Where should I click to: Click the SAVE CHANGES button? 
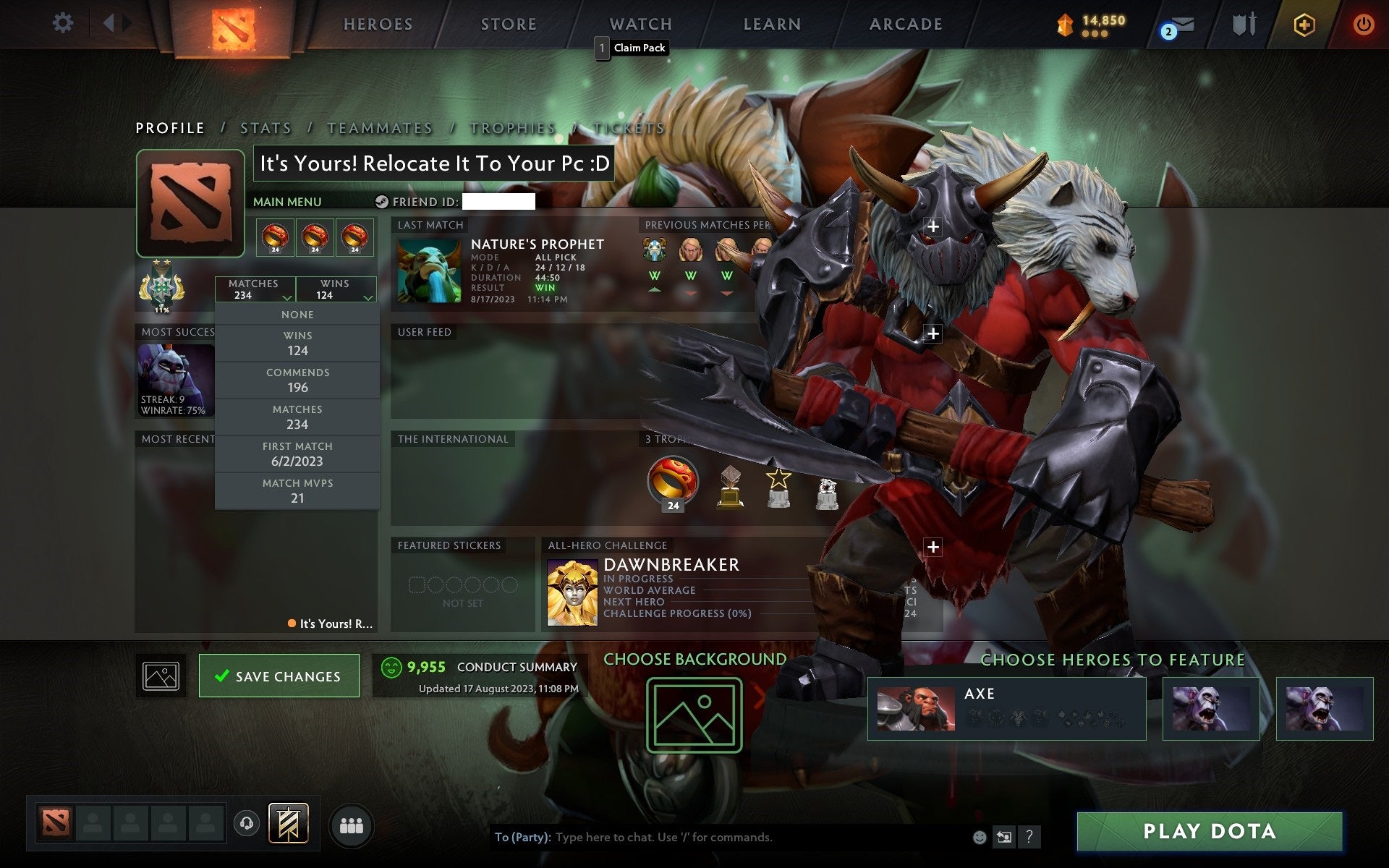tap(279, 676)
